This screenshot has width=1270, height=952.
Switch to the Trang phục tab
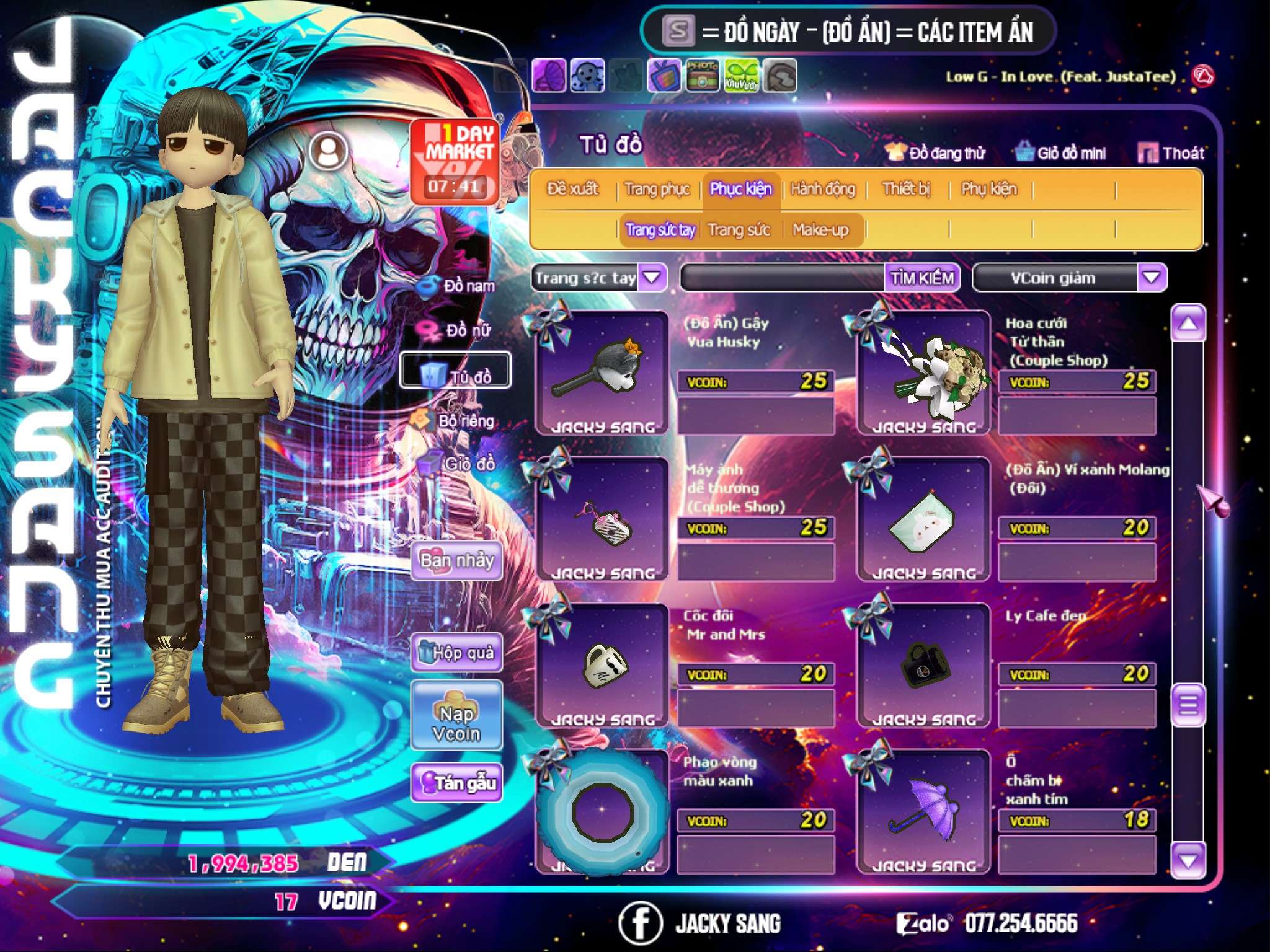coord(657,189)
